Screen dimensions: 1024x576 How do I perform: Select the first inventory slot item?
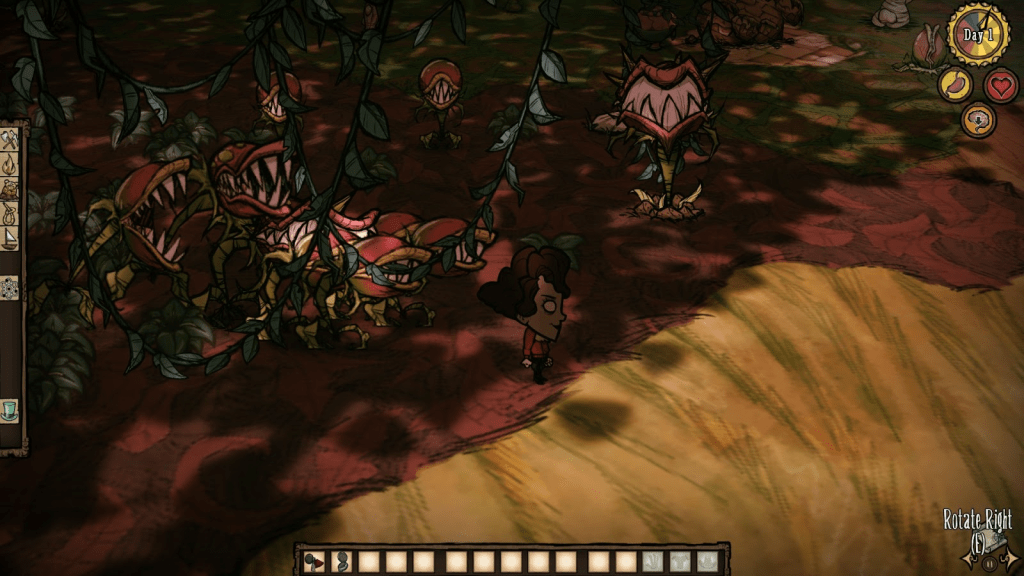pos(314,561)
